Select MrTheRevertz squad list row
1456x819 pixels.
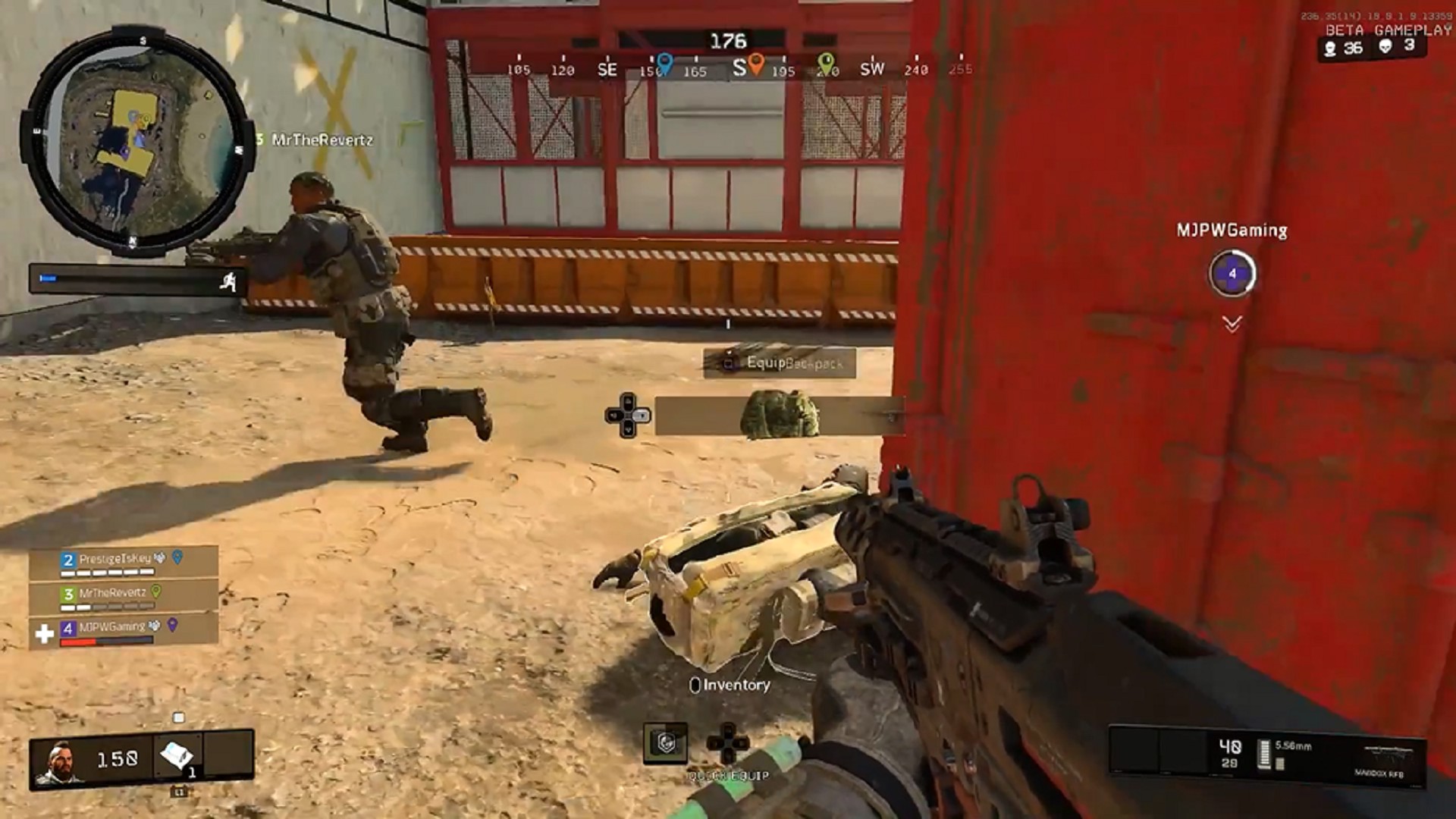pyautogui.click(x=123, y=595)
